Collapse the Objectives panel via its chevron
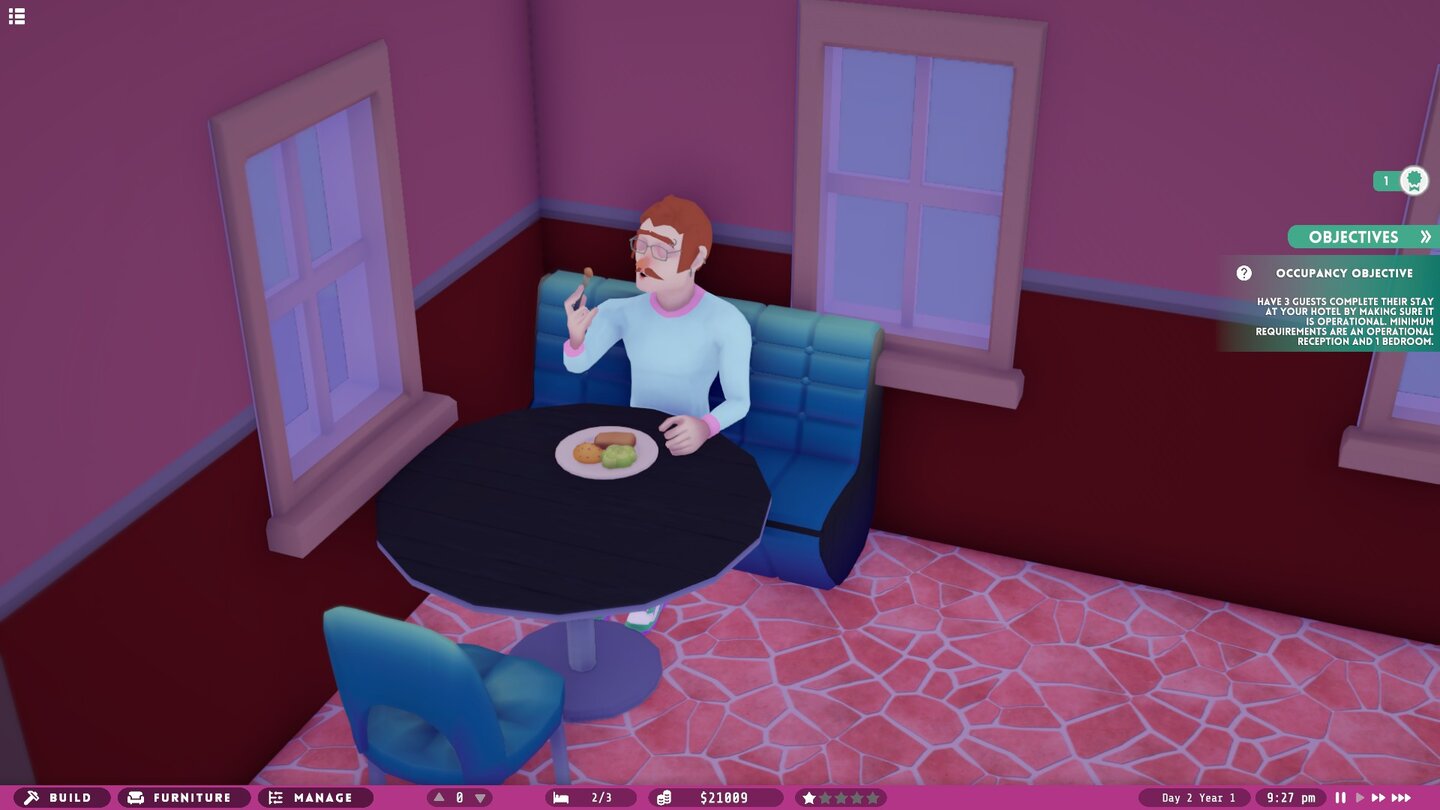 (1426, 237)
